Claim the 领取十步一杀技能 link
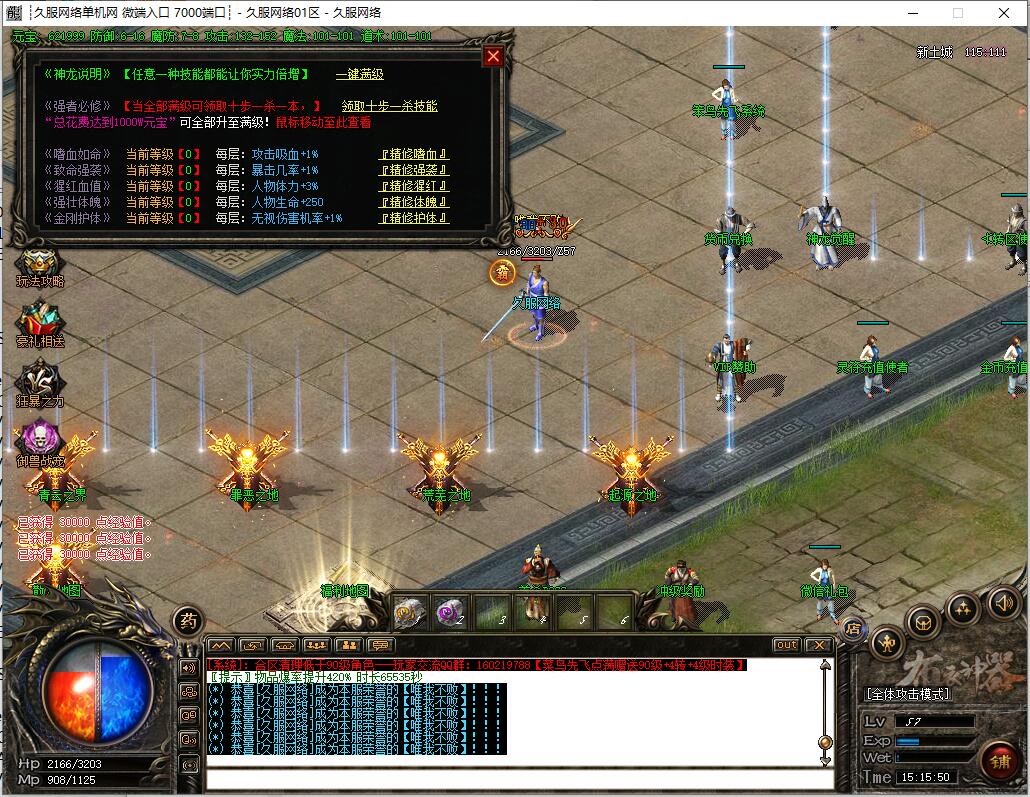 [x=389, y=106]
